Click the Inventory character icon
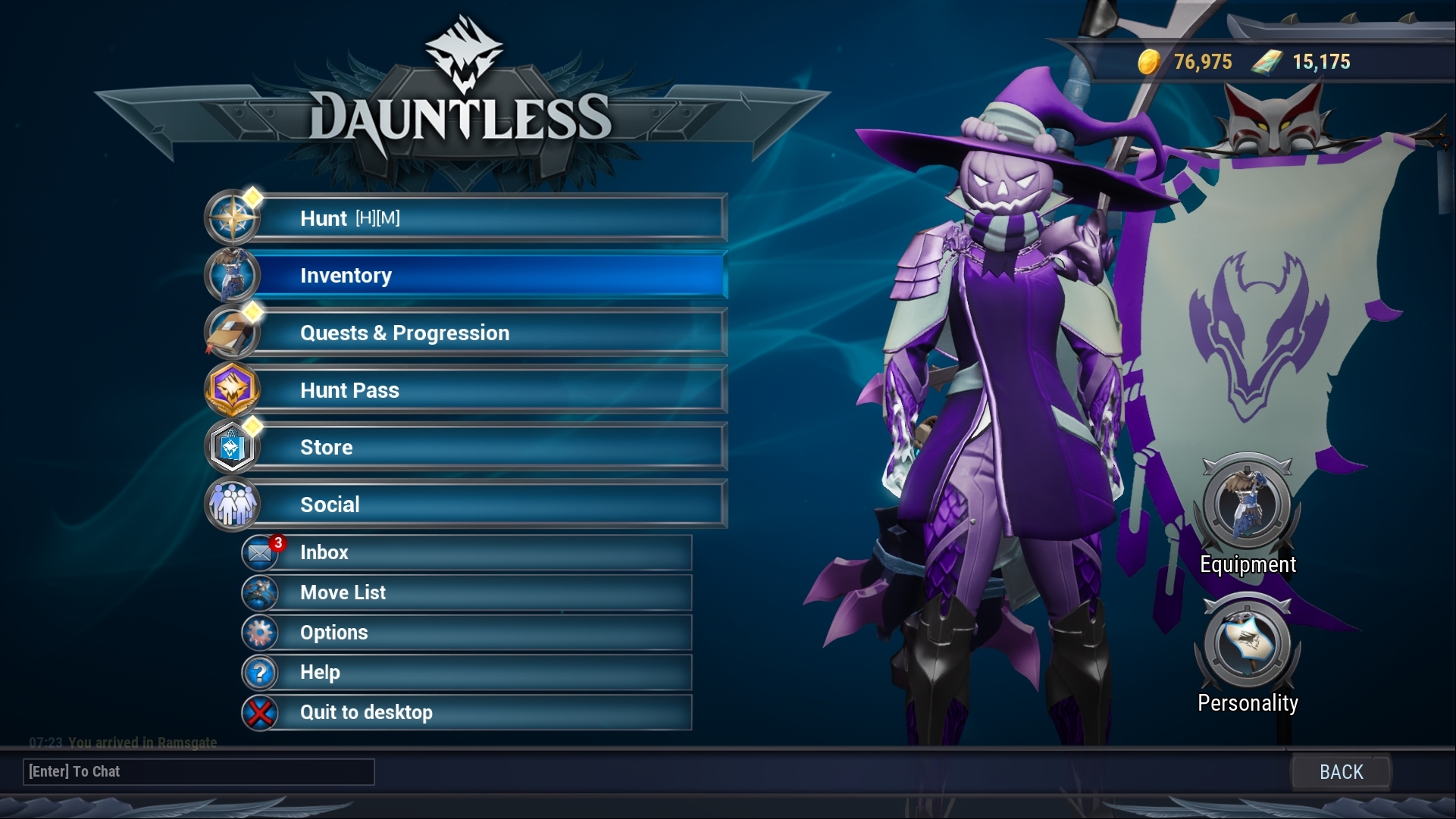The image size is (1456, 819). [233, 275]
